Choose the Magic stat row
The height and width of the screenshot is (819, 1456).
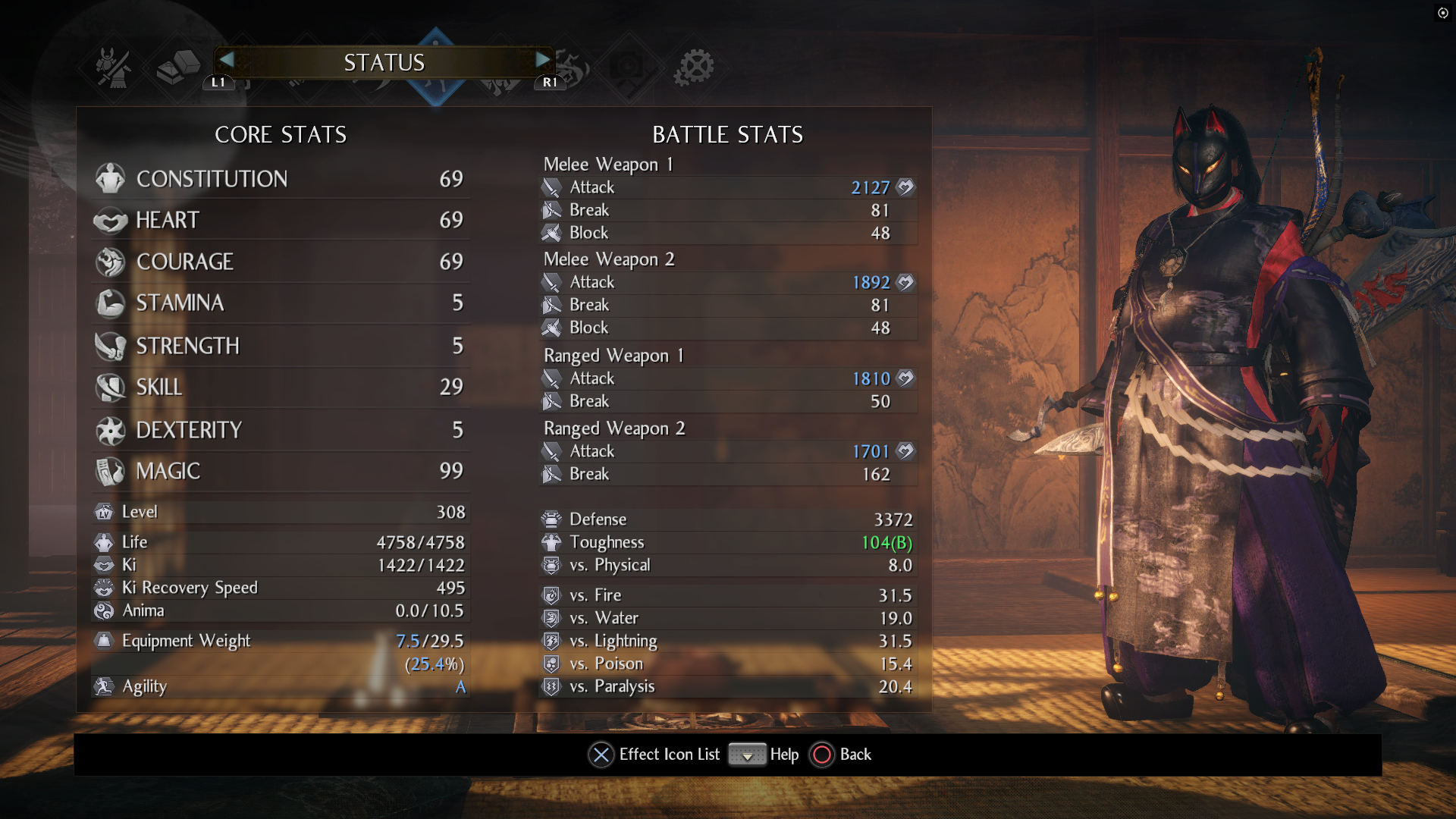coord(281,472)
